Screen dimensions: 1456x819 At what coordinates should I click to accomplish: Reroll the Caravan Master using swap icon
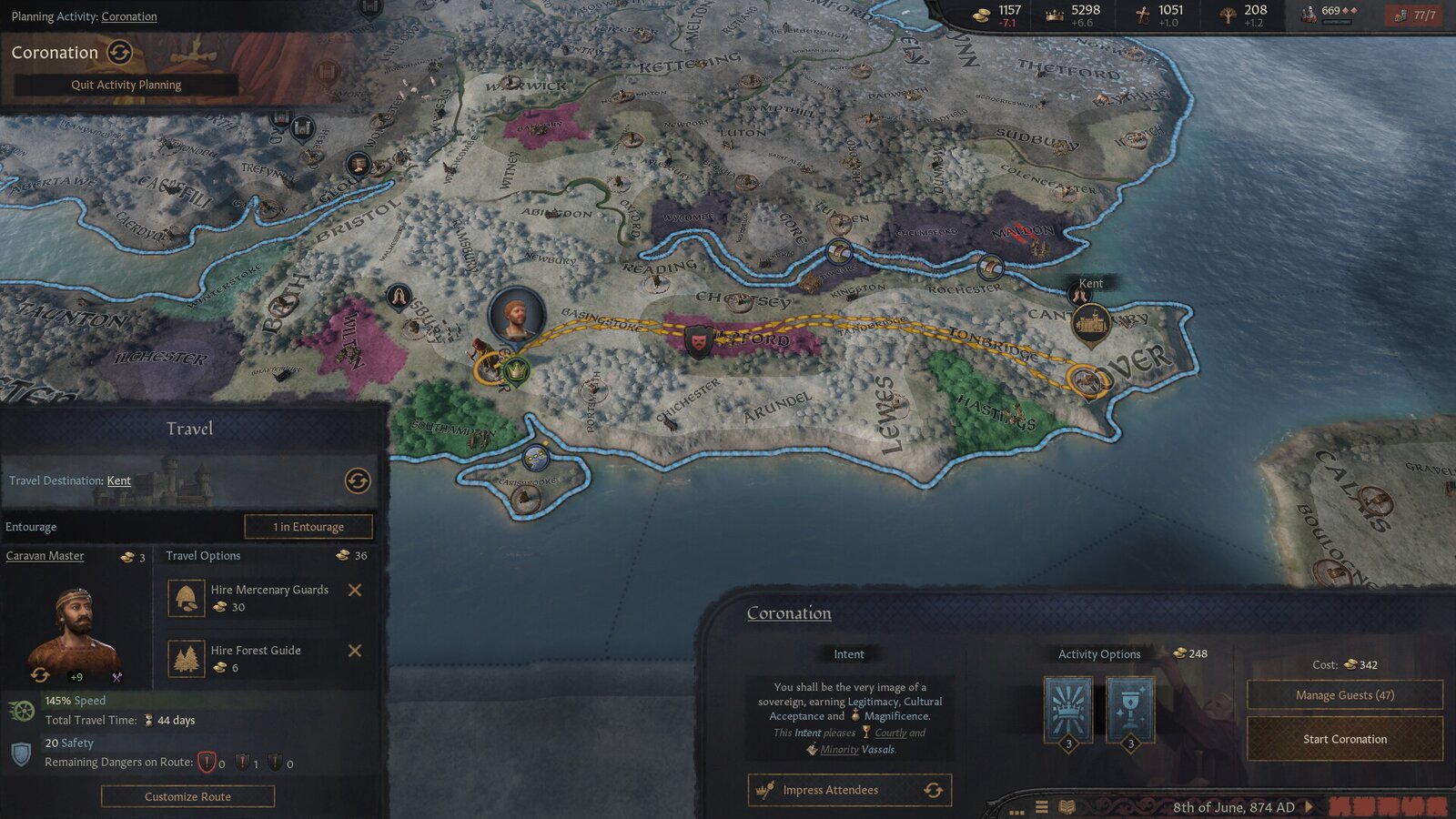tap(39, 676)
